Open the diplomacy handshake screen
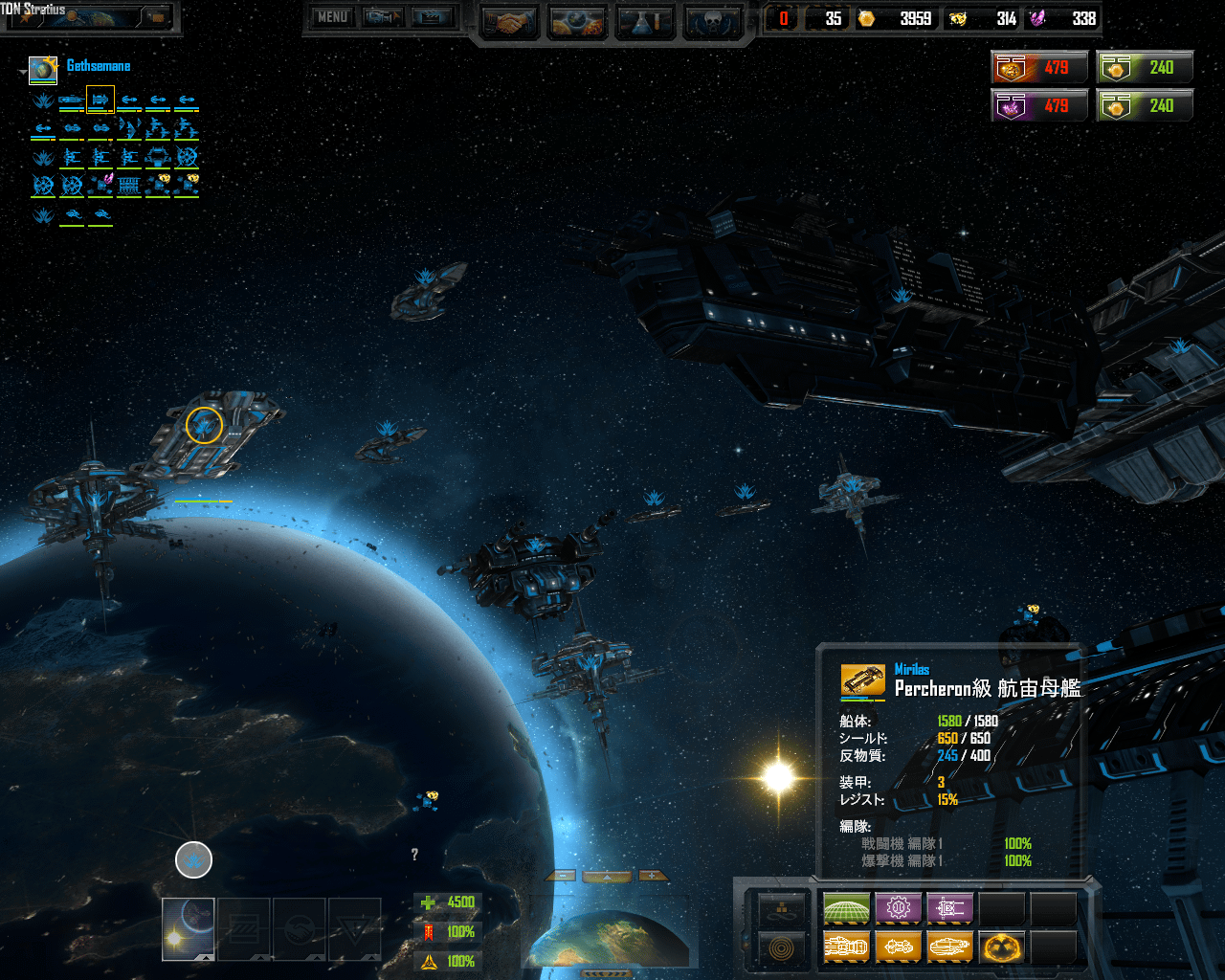This screenshot has height=980, width=1225. tap(509, 23)
